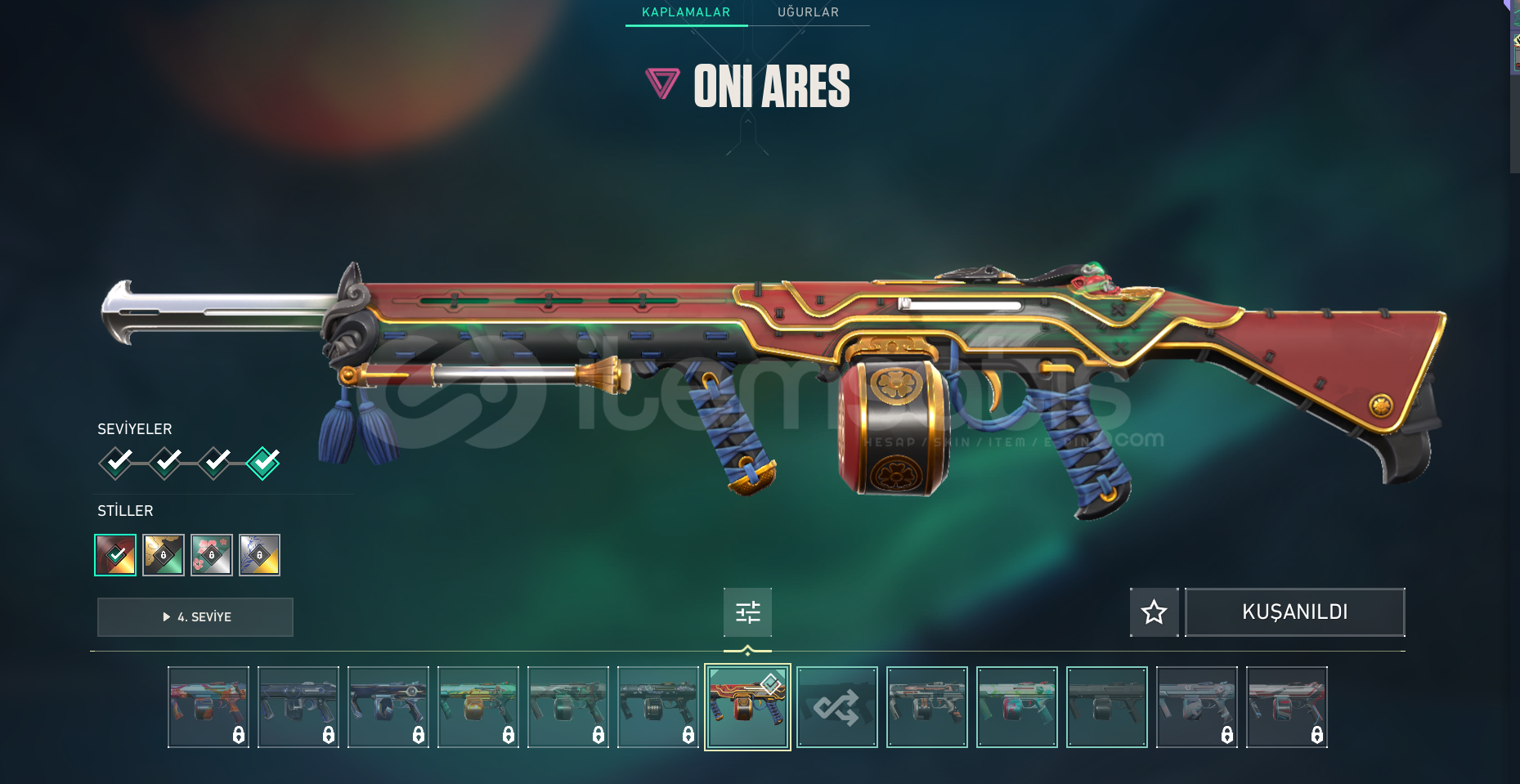Pick the locked silver and blue style

260,555
